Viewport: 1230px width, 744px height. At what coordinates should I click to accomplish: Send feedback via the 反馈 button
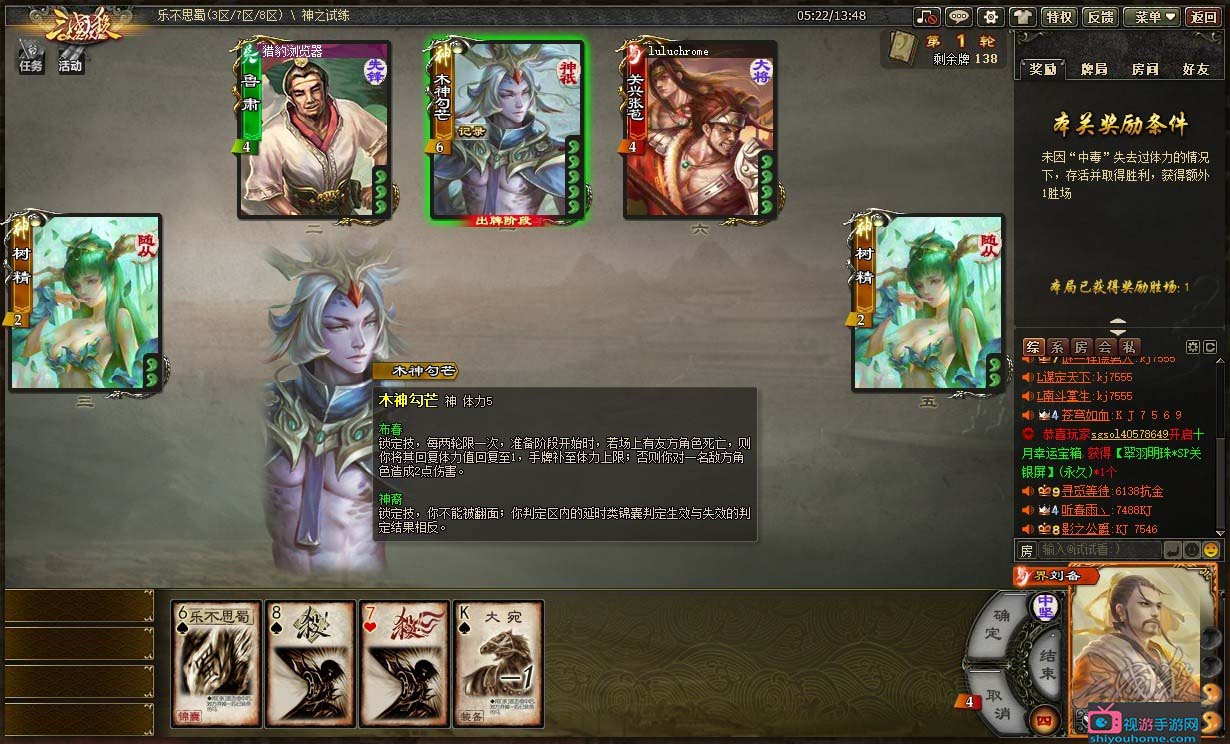tap(1100, 17)
